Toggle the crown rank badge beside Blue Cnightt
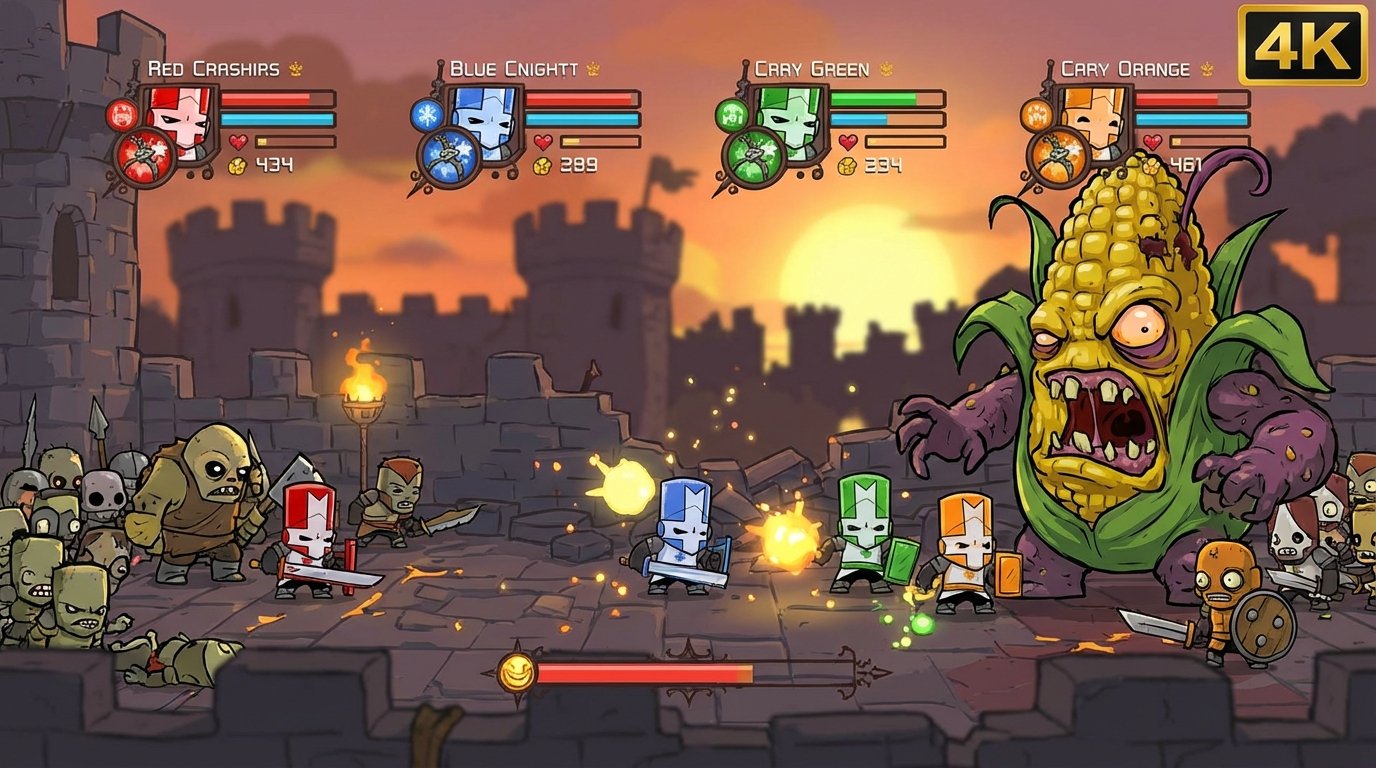This screenshot has width=1376, height=768. (593, 68)
